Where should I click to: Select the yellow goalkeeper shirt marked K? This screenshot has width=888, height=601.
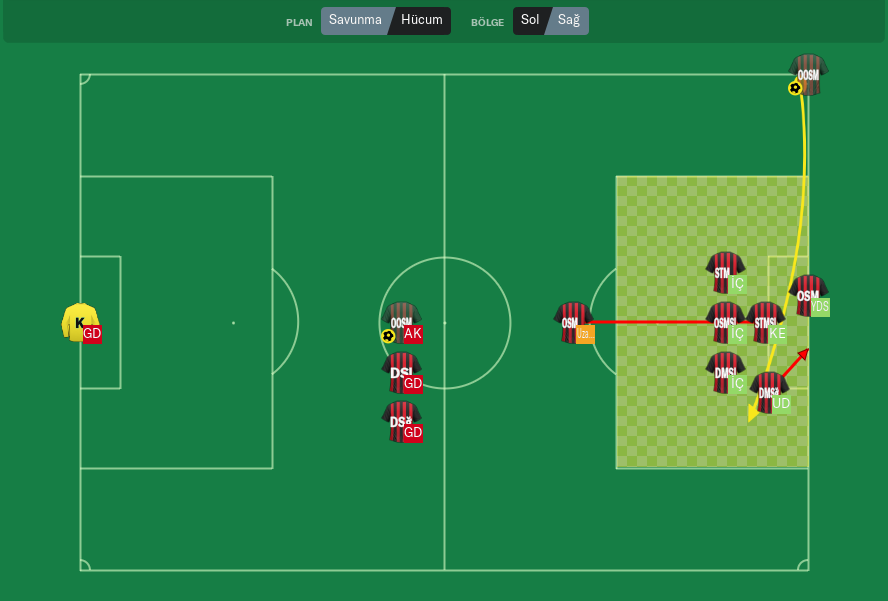tap(79, 322)
